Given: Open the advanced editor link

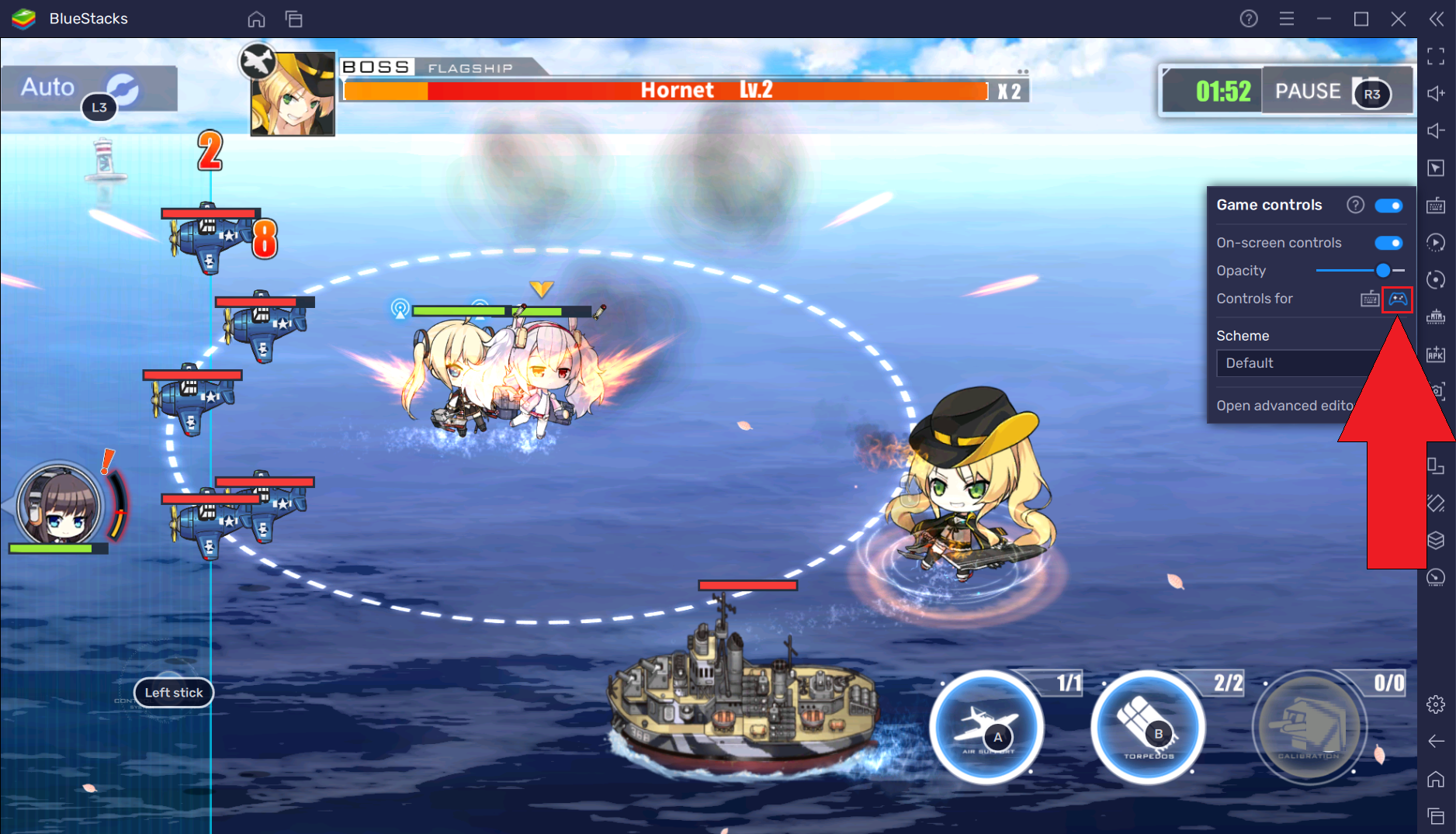Looking at the screenshot, I should click(1285, 406).
